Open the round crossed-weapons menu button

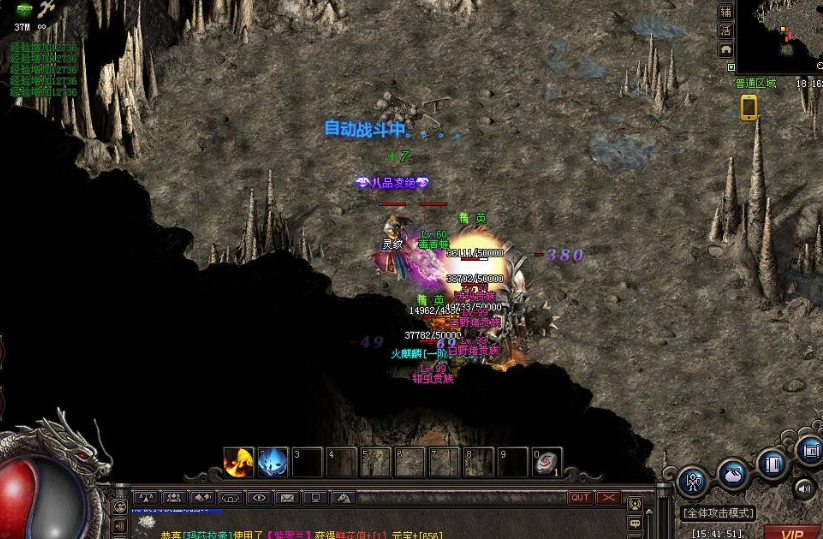693,481
